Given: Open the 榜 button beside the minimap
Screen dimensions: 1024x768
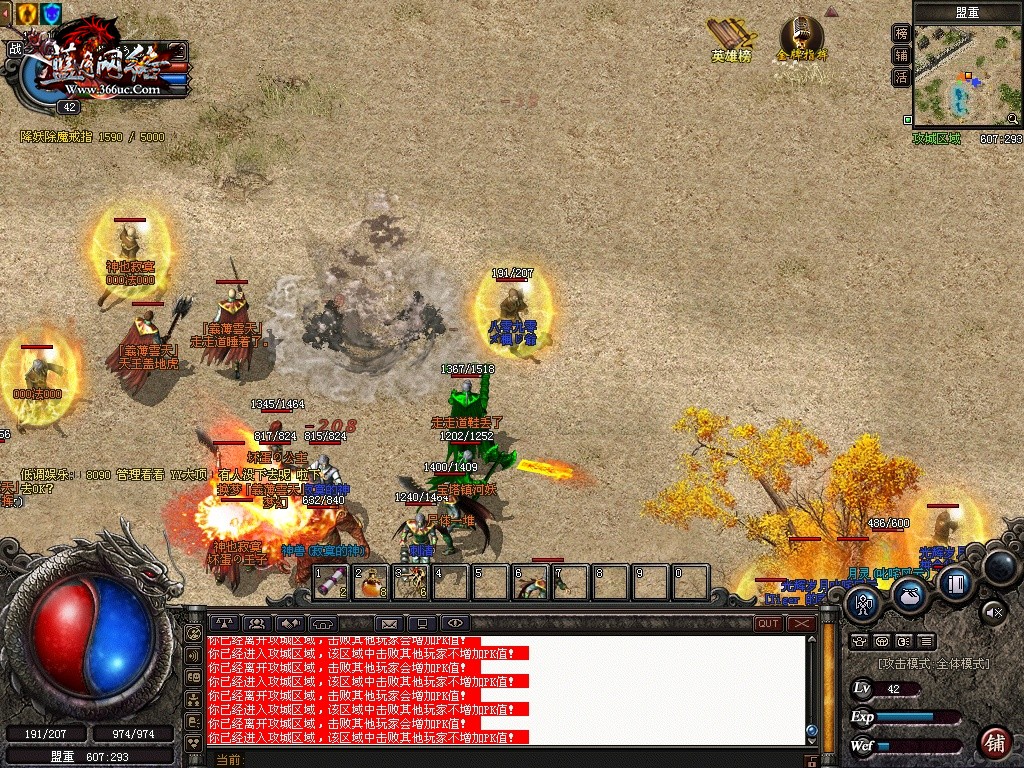Looking at the screenshot, I should click(901, 34).
